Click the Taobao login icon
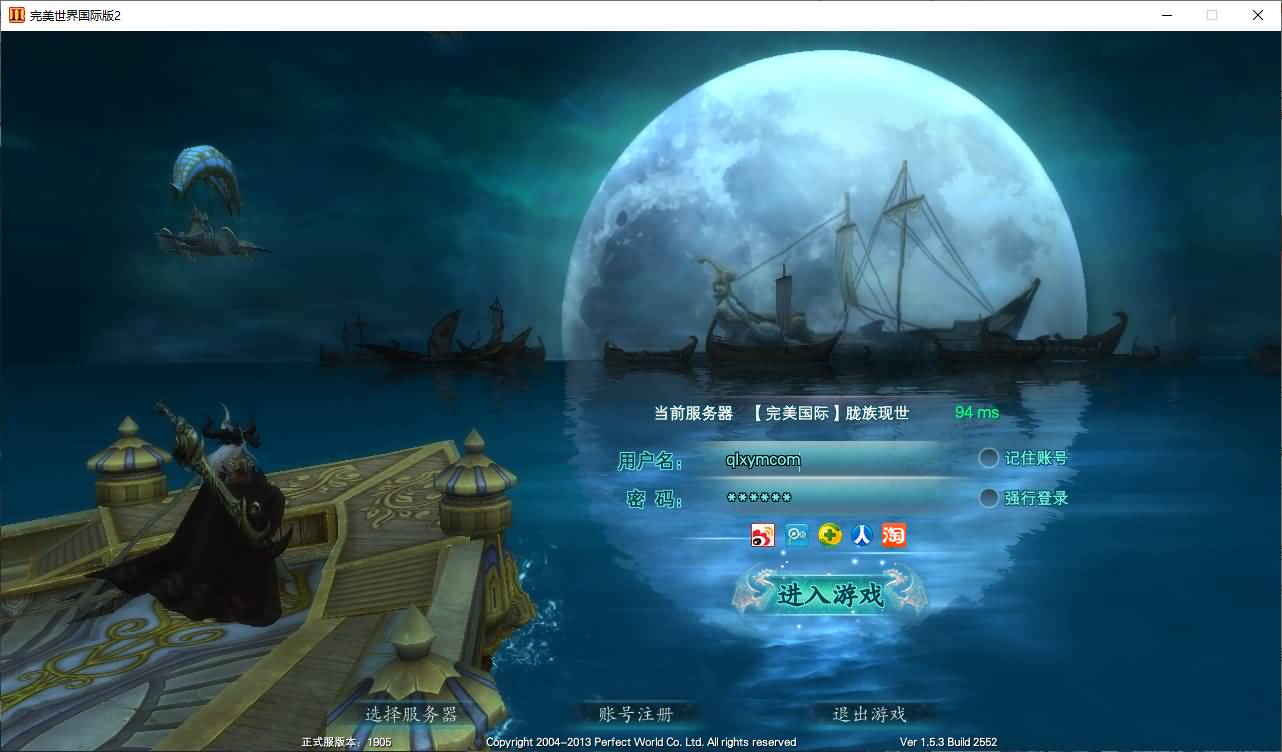 coord(893,535)
